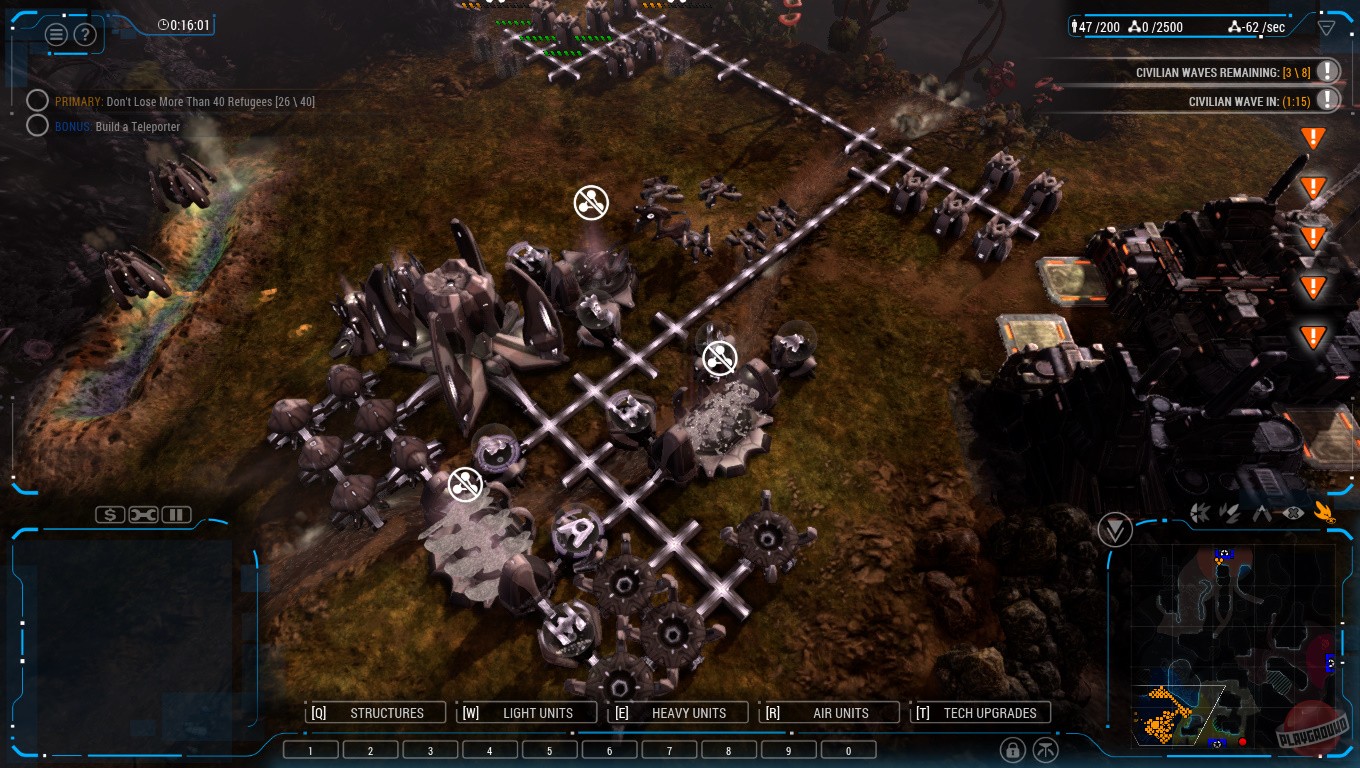Open the hamburger game menu
Viewport: 1360px width, 768px height.
56,33
